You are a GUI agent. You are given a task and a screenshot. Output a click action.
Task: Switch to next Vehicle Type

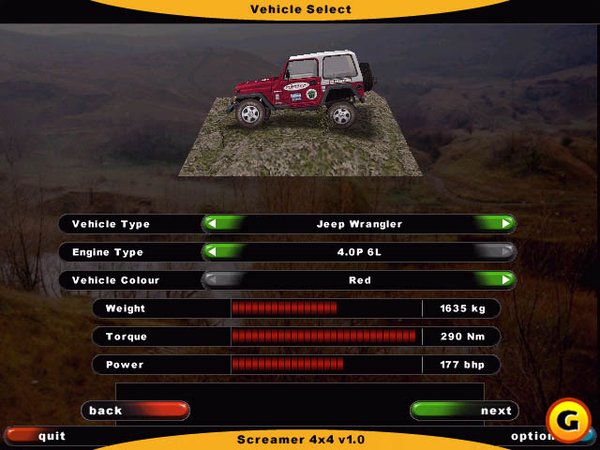point(497,224)
